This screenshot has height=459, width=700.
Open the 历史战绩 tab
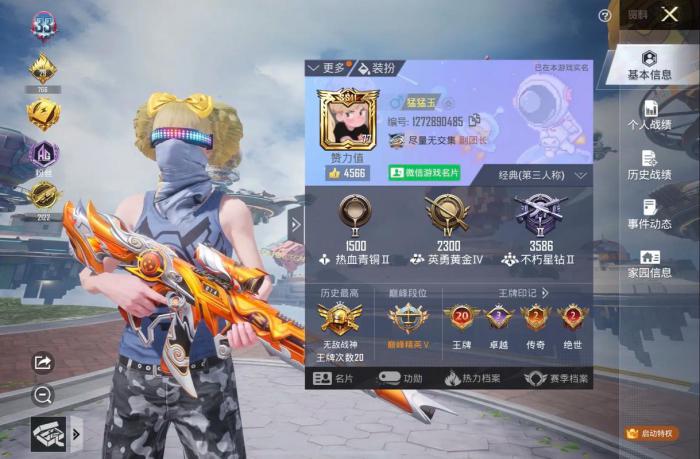[649, 165]
